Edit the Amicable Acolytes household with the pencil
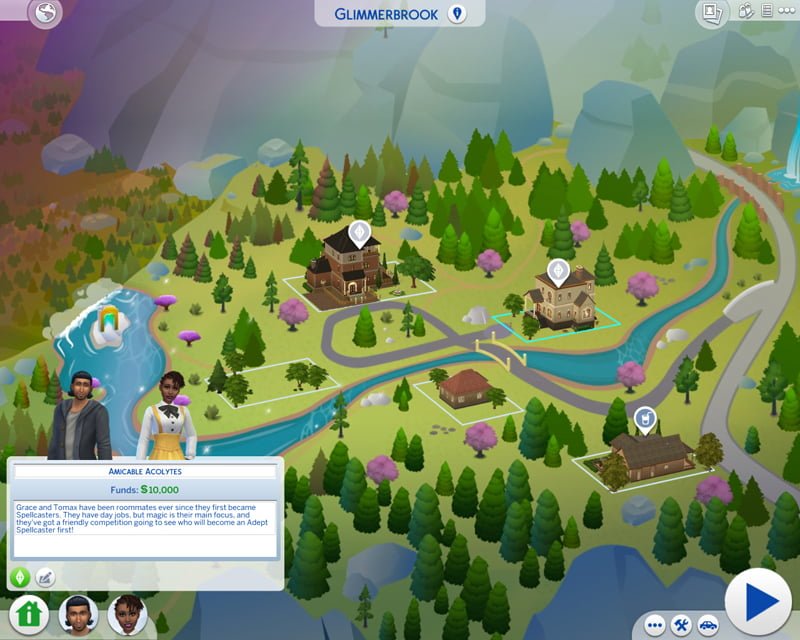 (44, 577)
